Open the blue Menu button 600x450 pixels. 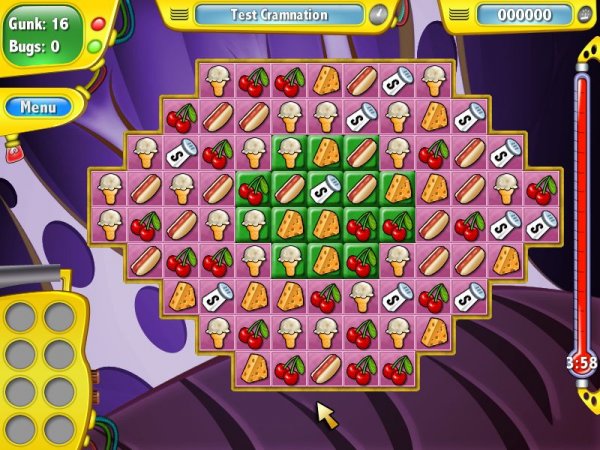pyautogui.click(x=38, y=106)
